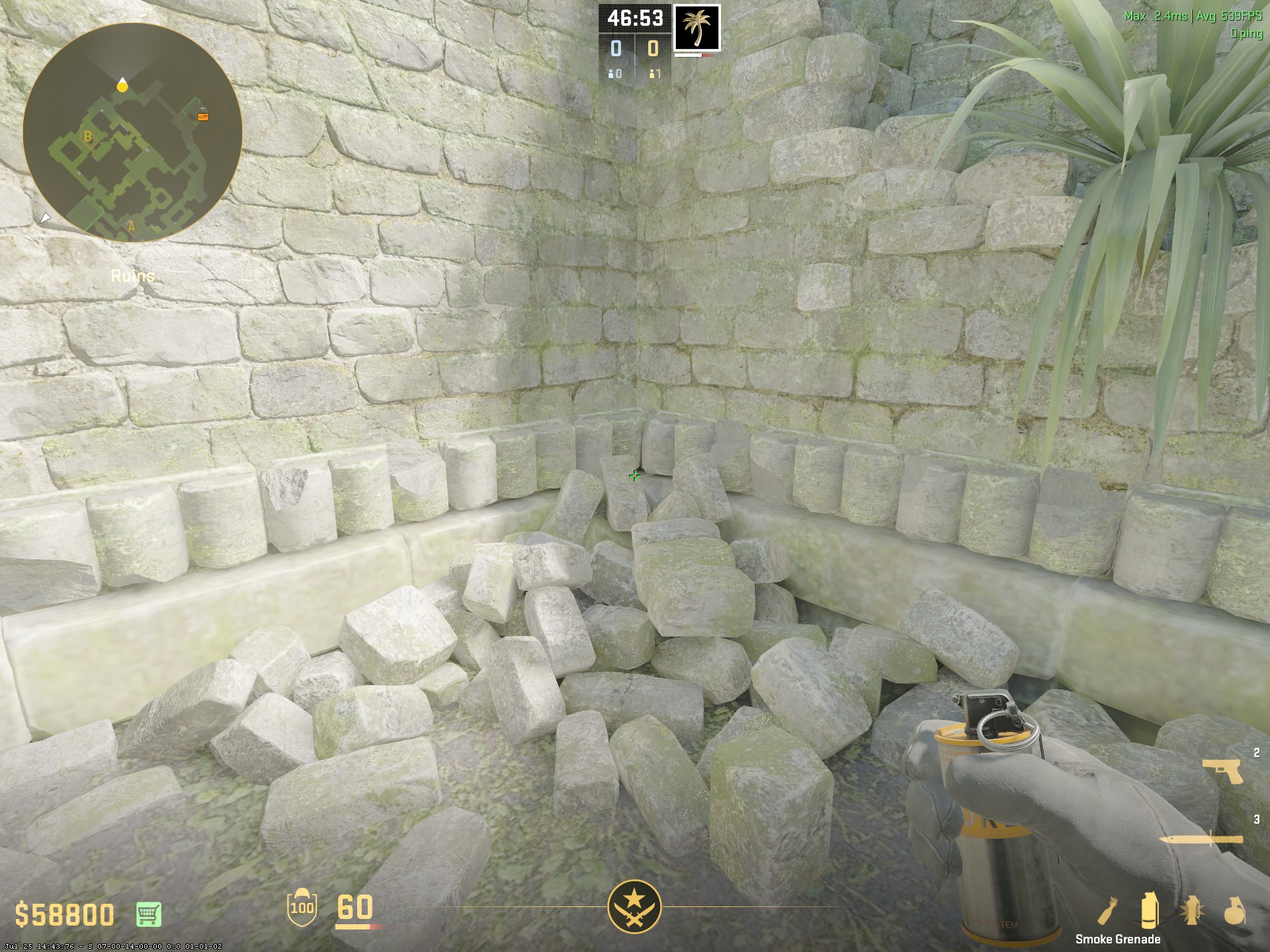1270x952 pixels.
Task: Select the Glock pistol weapon slot
Action: pyautogui.click(x=1222, y=771)
